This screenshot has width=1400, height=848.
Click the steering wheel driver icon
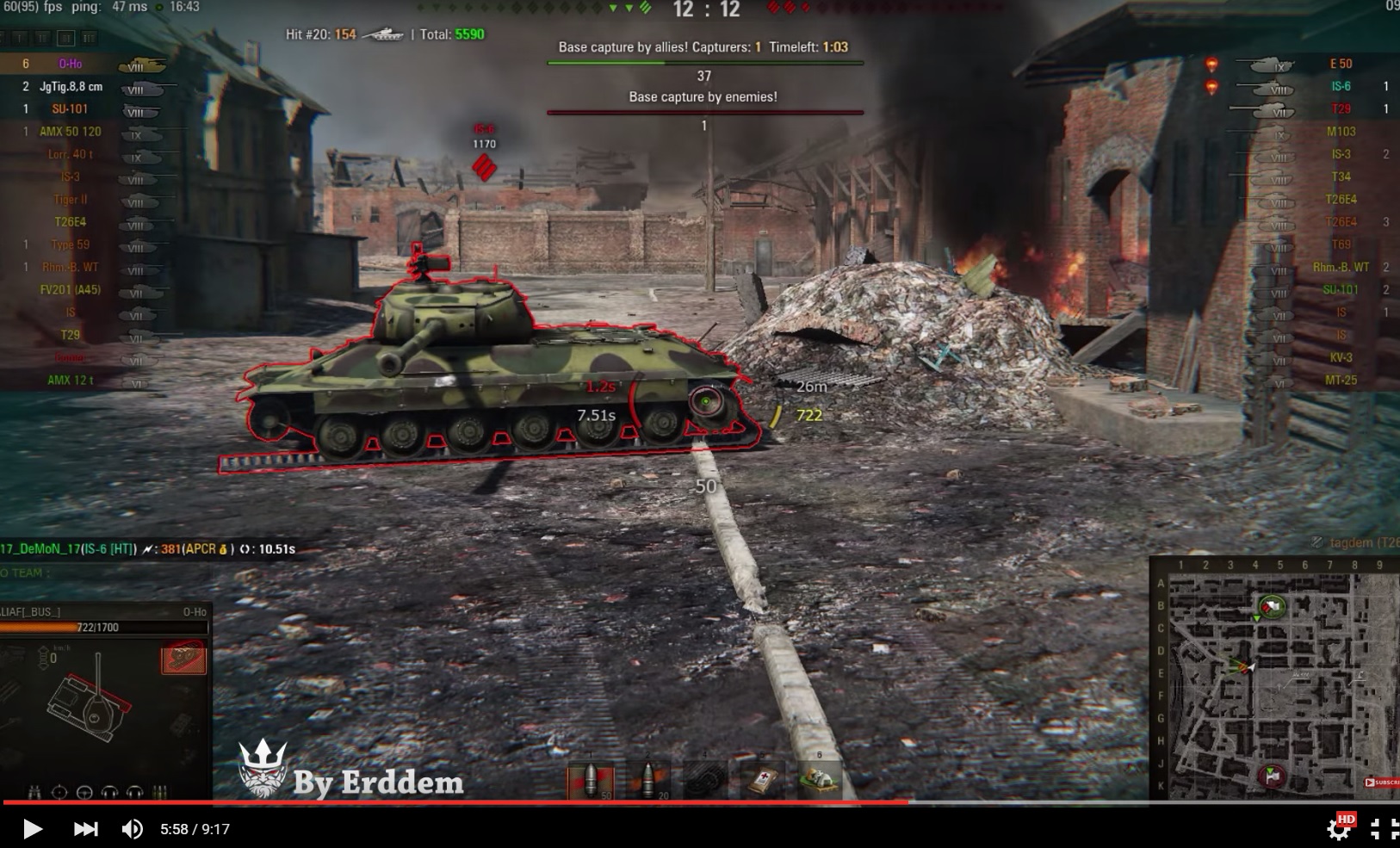point(84,792)
